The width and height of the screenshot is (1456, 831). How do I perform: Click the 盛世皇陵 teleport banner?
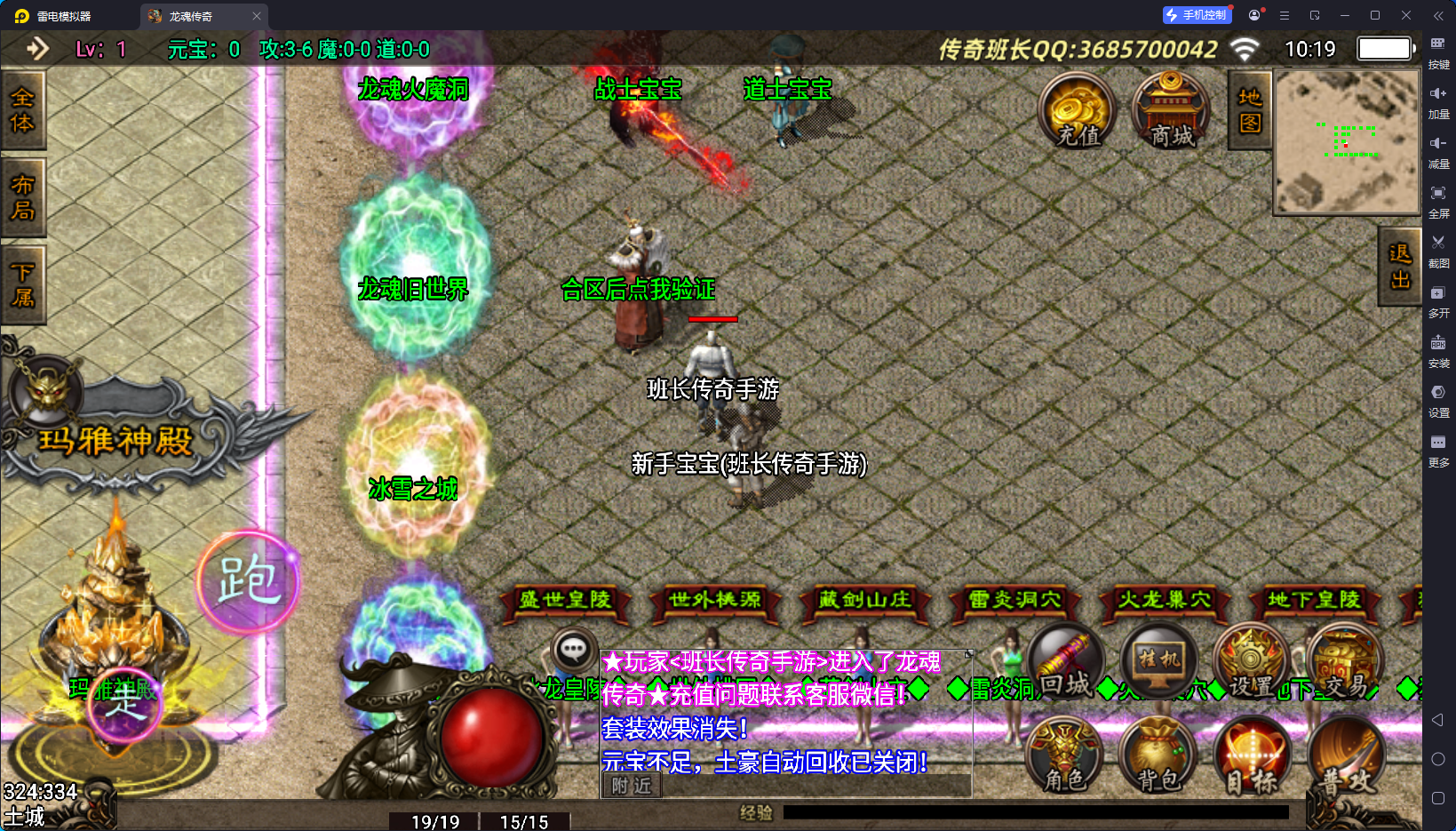click(x=565, y=602)
